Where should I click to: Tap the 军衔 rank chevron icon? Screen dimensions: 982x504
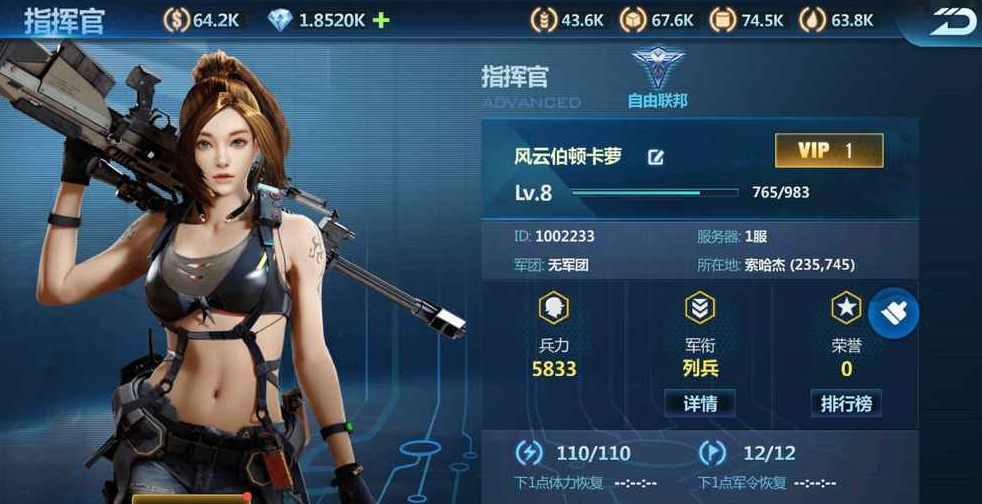pos(699,309)
